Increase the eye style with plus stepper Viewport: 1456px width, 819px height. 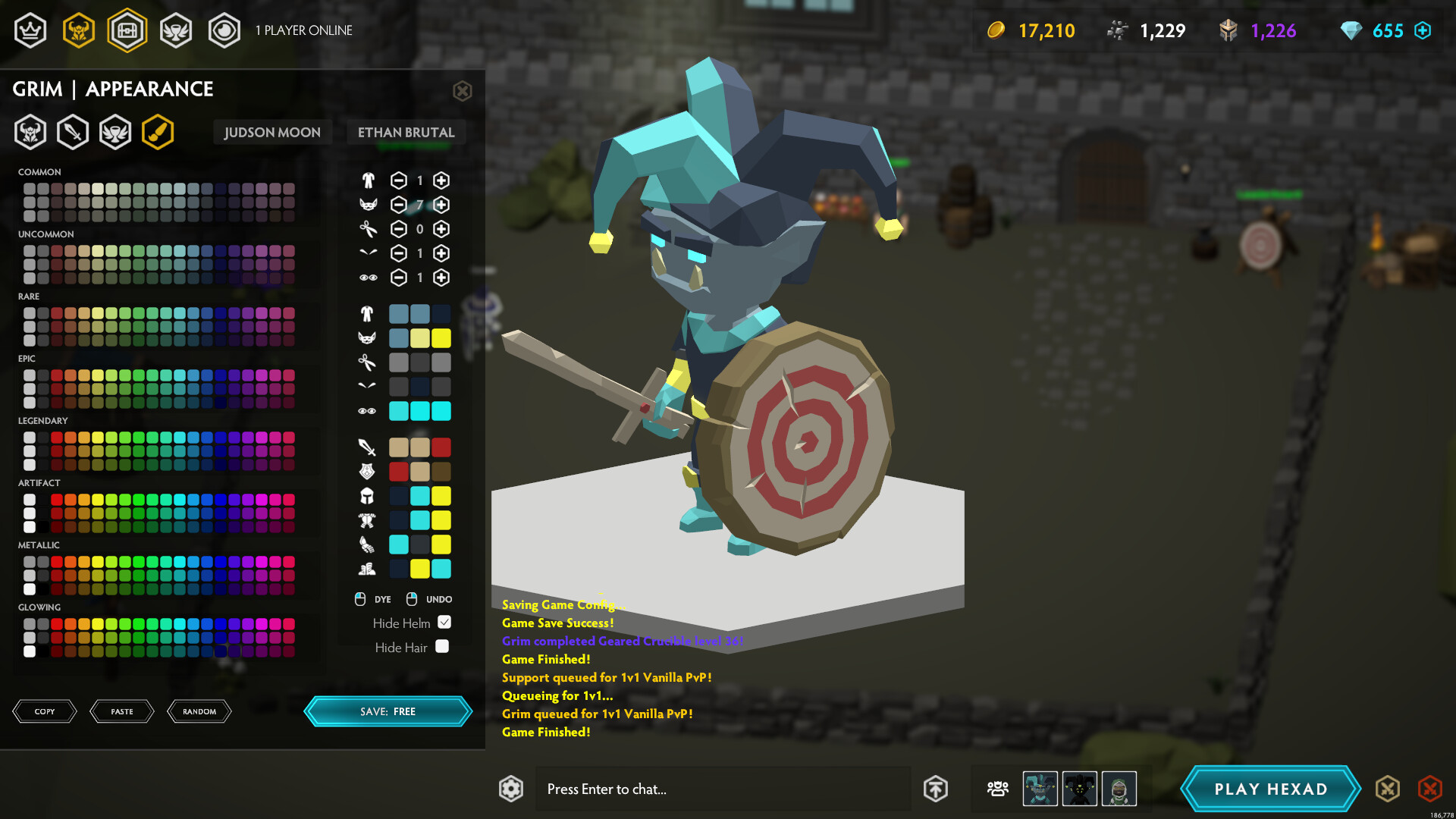(441, 278)
